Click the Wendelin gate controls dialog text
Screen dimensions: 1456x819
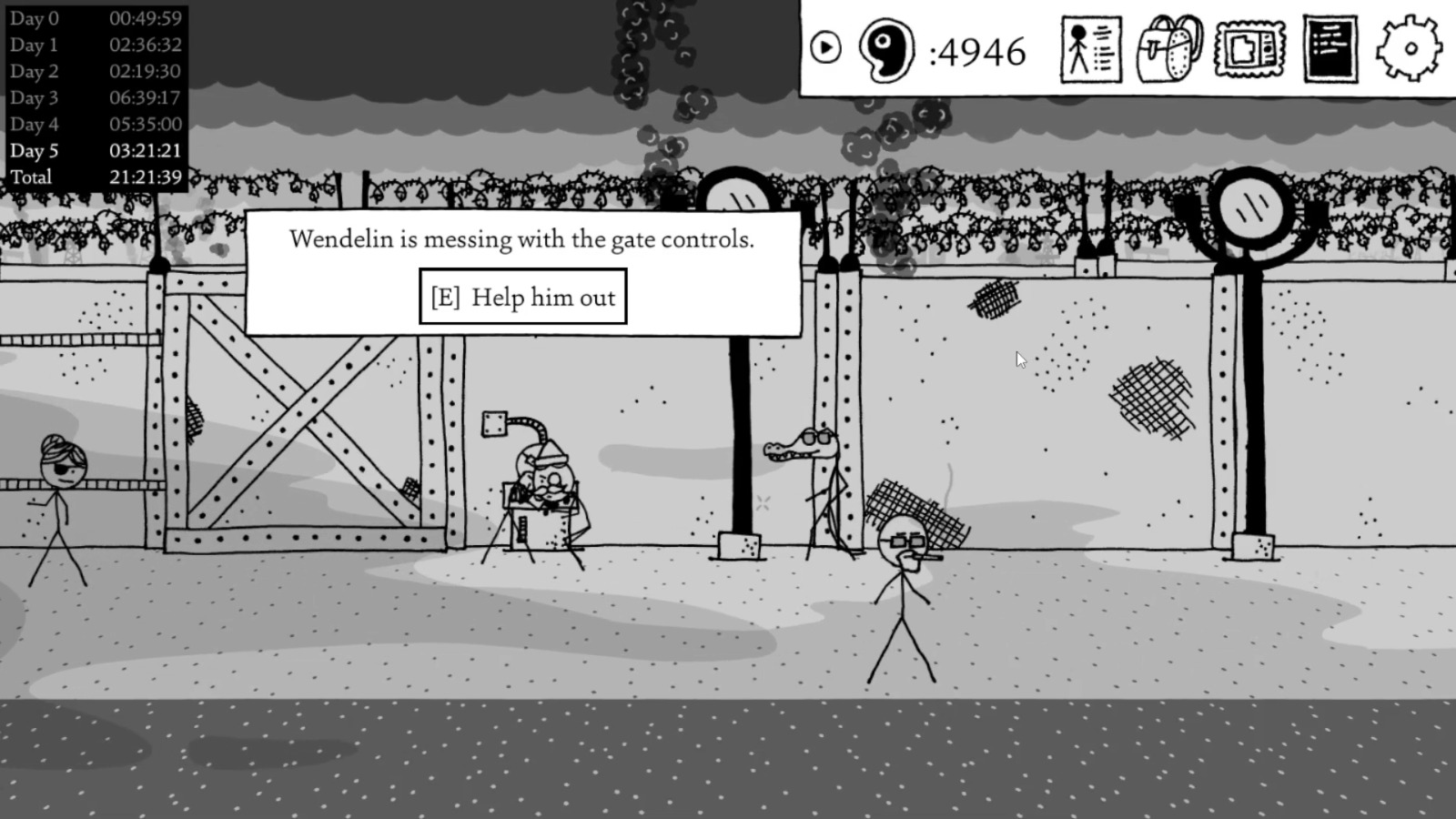coord(521,239)
